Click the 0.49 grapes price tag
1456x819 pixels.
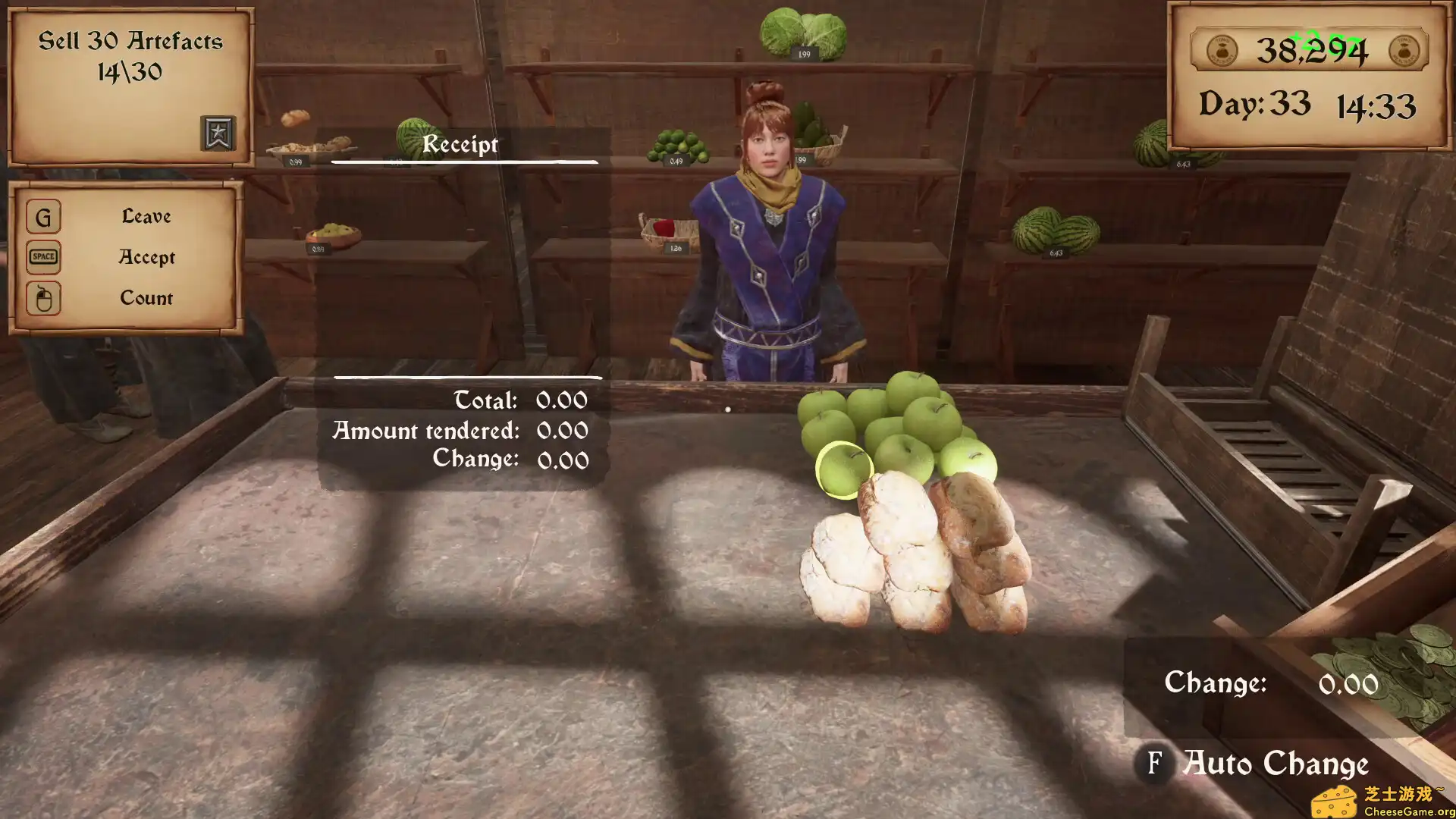pos(677,162)
